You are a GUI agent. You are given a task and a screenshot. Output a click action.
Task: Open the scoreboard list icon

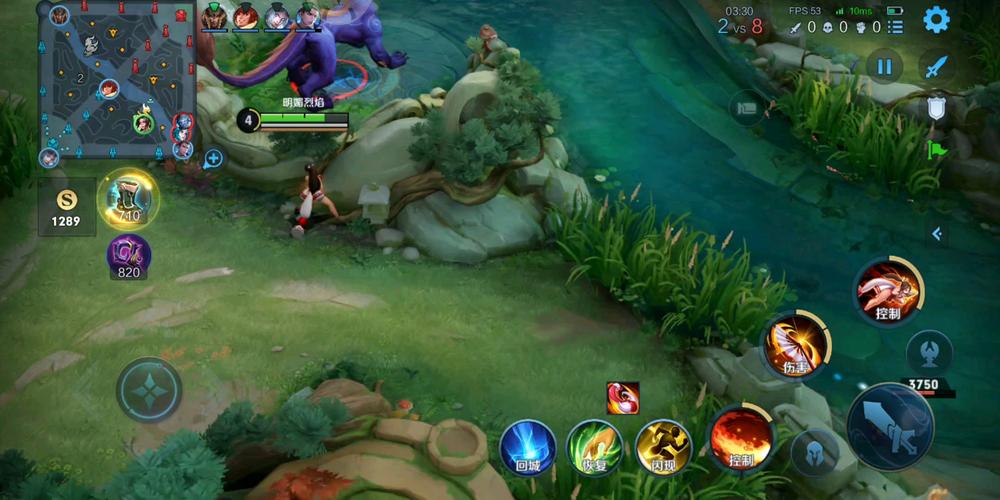click(x=895, y=27)
